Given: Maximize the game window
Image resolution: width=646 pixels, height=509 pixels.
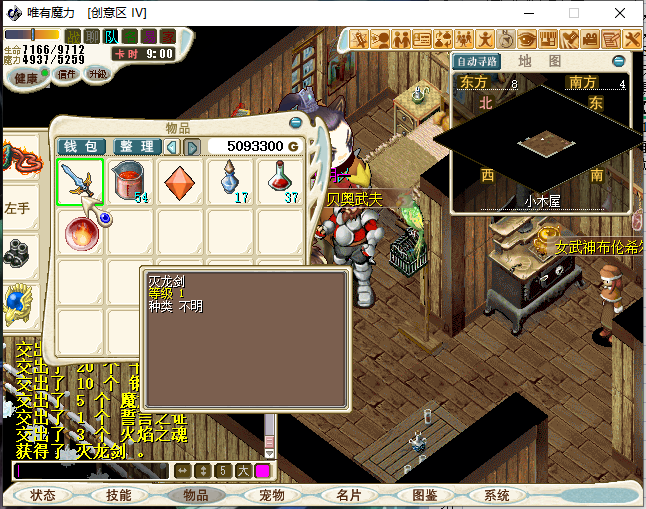Looking at the screenshot, I should point(574,13).
